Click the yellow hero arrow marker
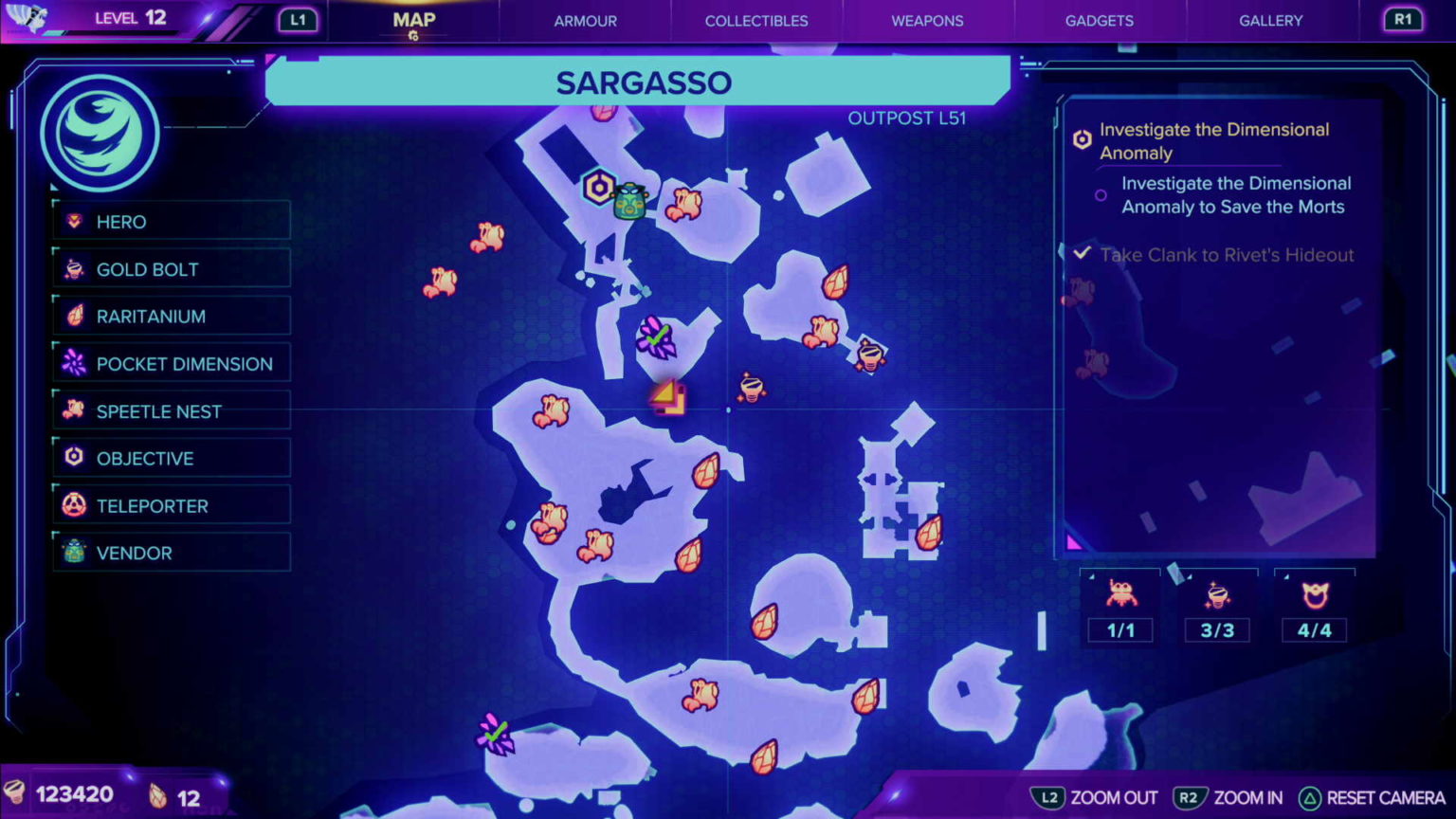1456x819 pixels. click(x=667, y=397)
